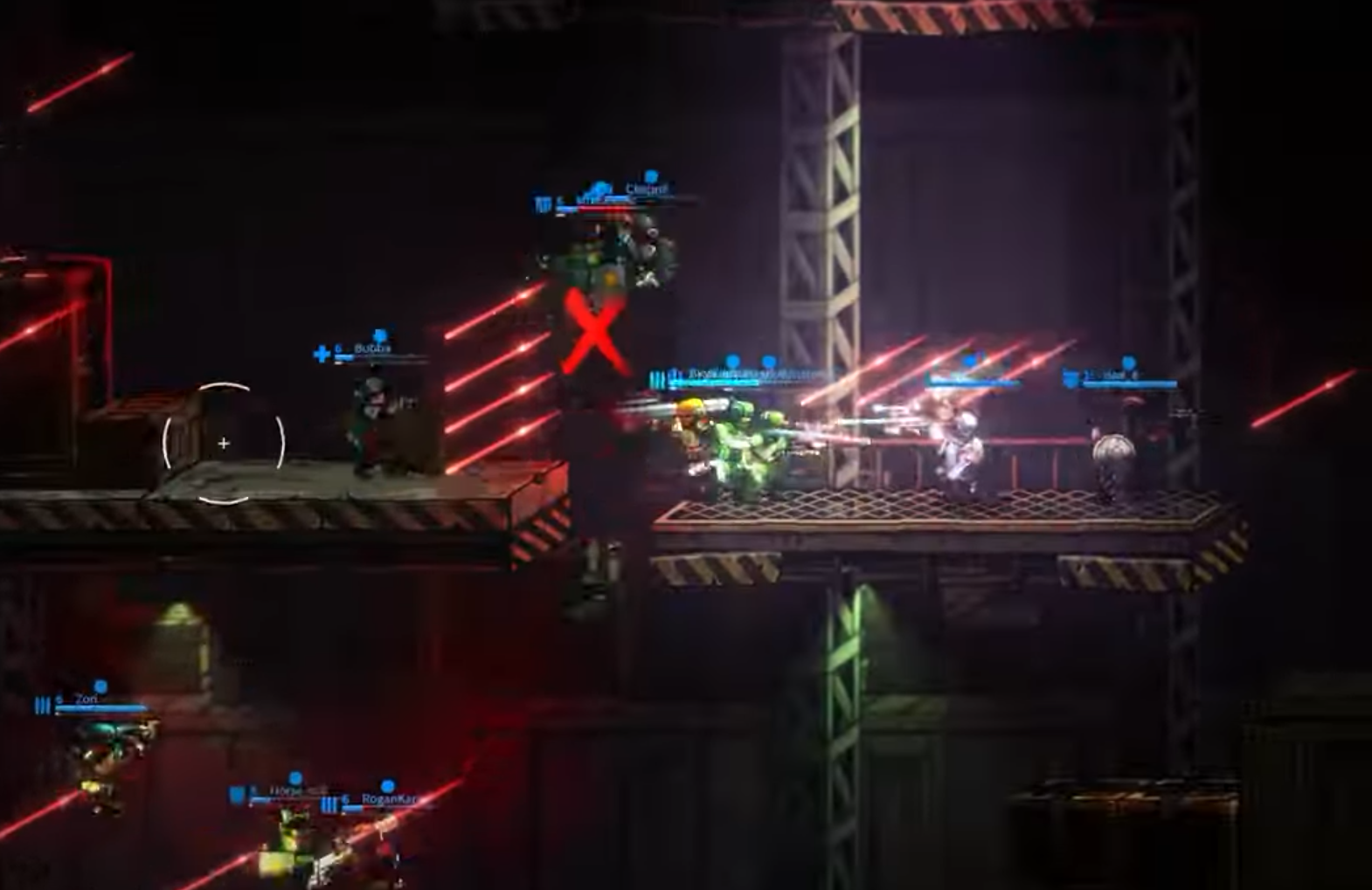Click Horse's nameplate text
1372x890 pixels.
click(278, 788)
